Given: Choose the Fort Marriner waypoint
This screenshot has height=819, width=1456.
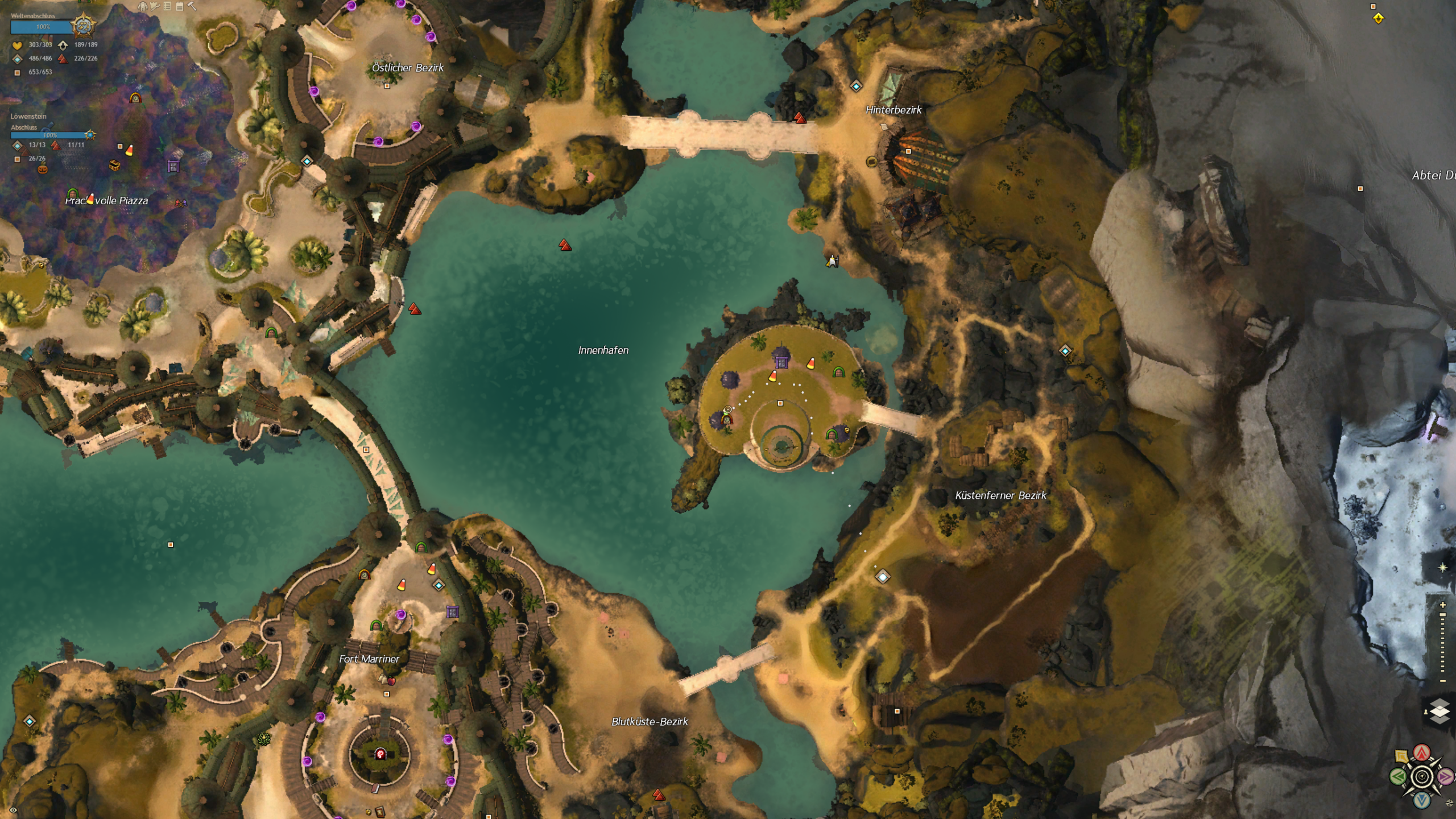Looking at the screenshot, I should click(438, 585).
